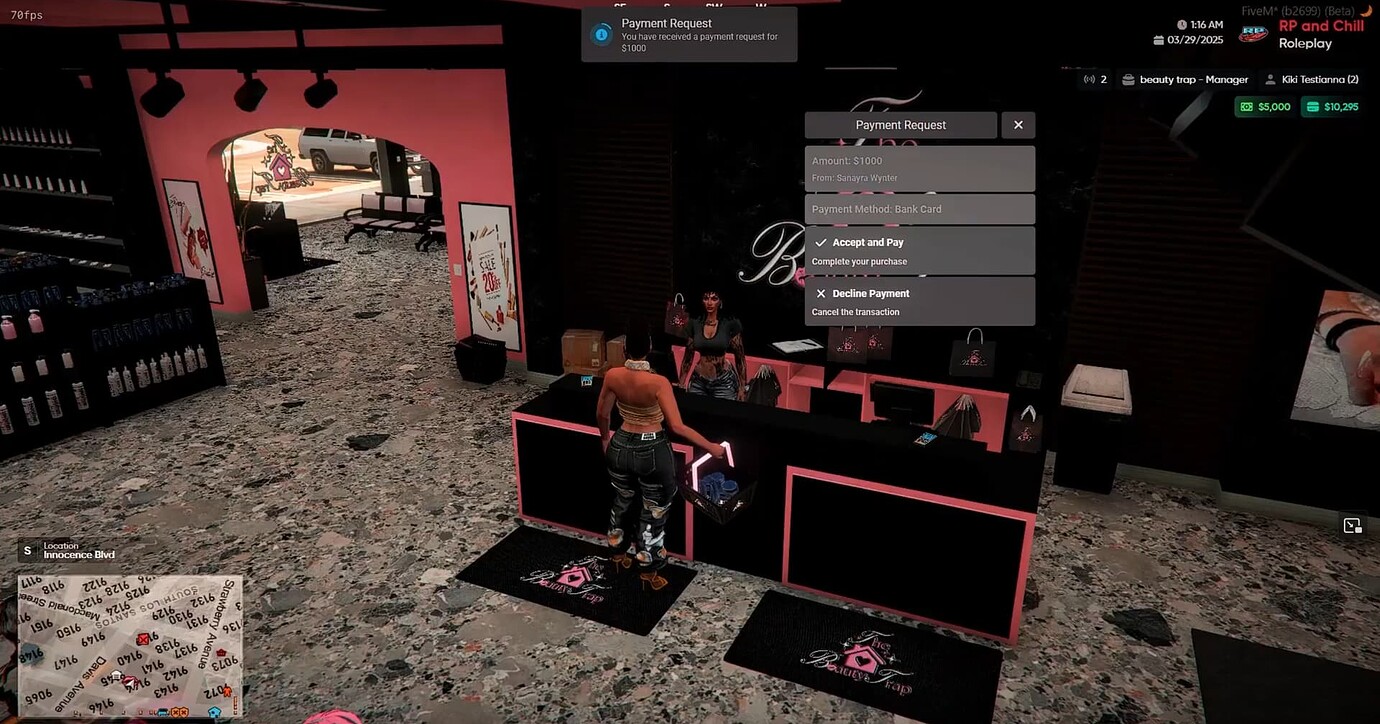
Task: Click the screenshot expand icon on right edge
Action: [1352, 525]
